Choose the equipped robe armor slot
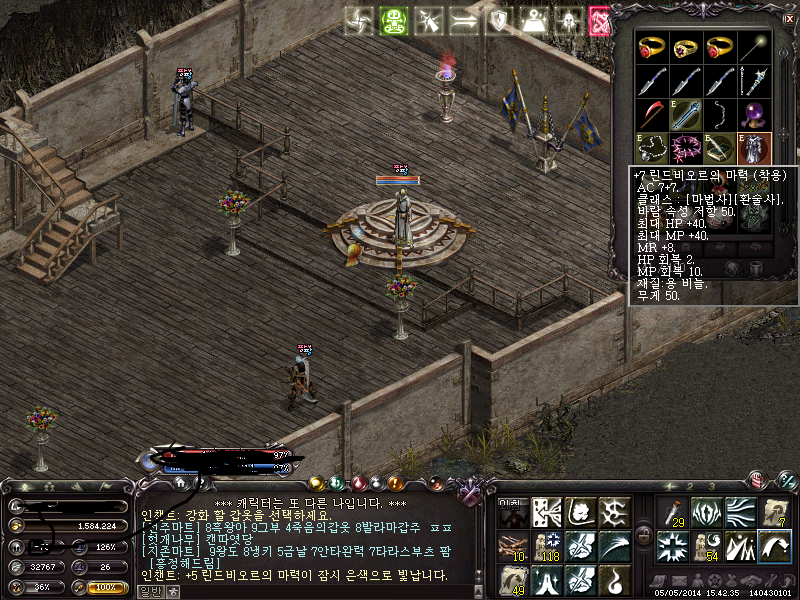The height and width of the screenshot is (600, 800). pos(754,148)
